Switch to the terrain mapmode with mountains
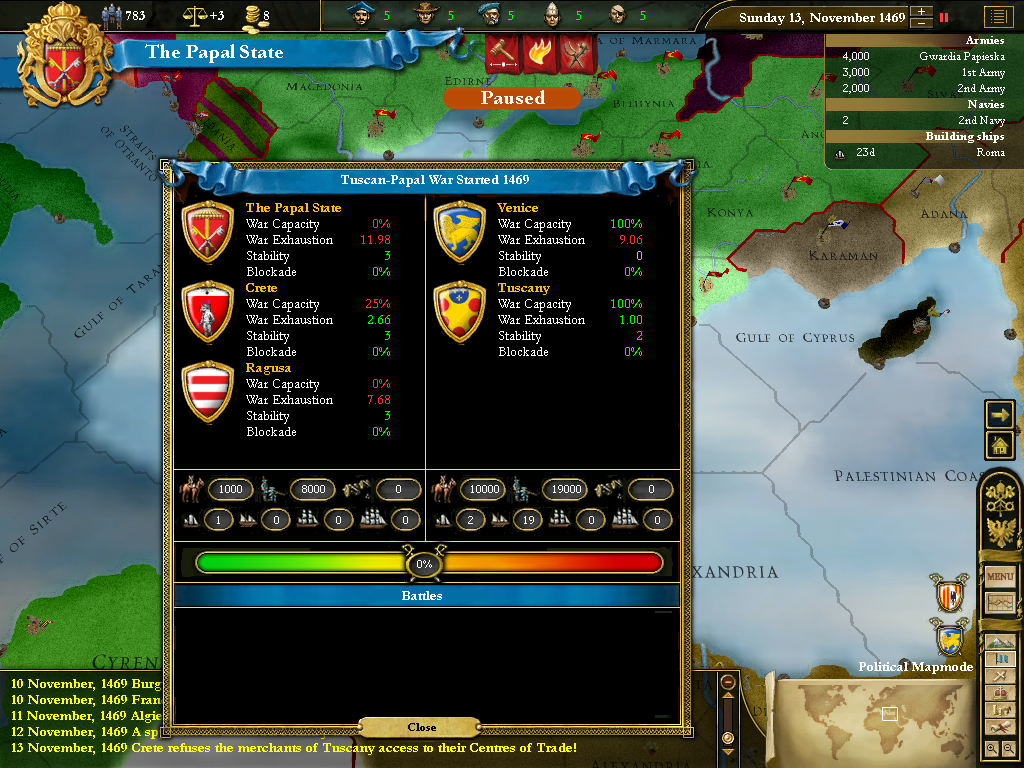Viewport: 1024px width, 768px height. [x=1000, y=642]
